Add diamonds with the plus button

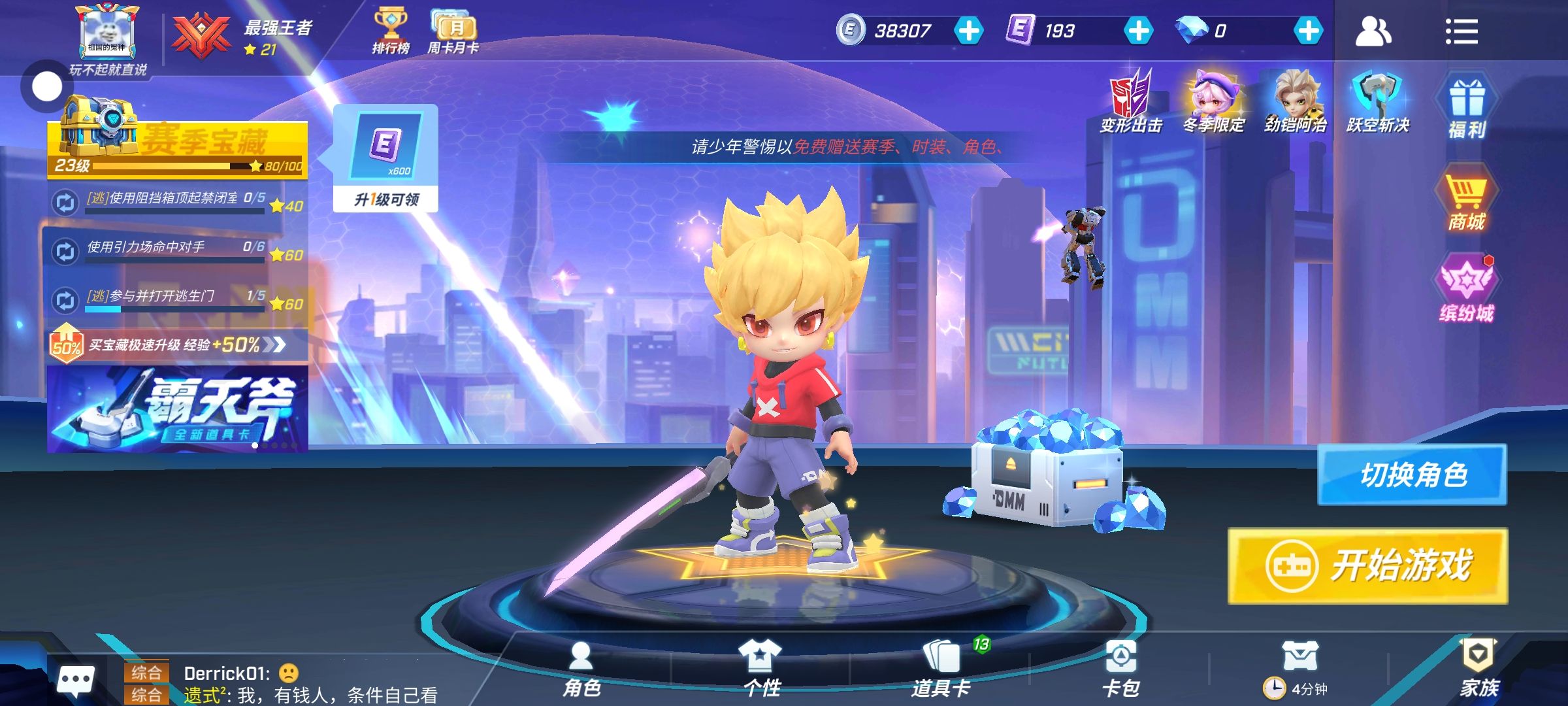coord(1308,31)
